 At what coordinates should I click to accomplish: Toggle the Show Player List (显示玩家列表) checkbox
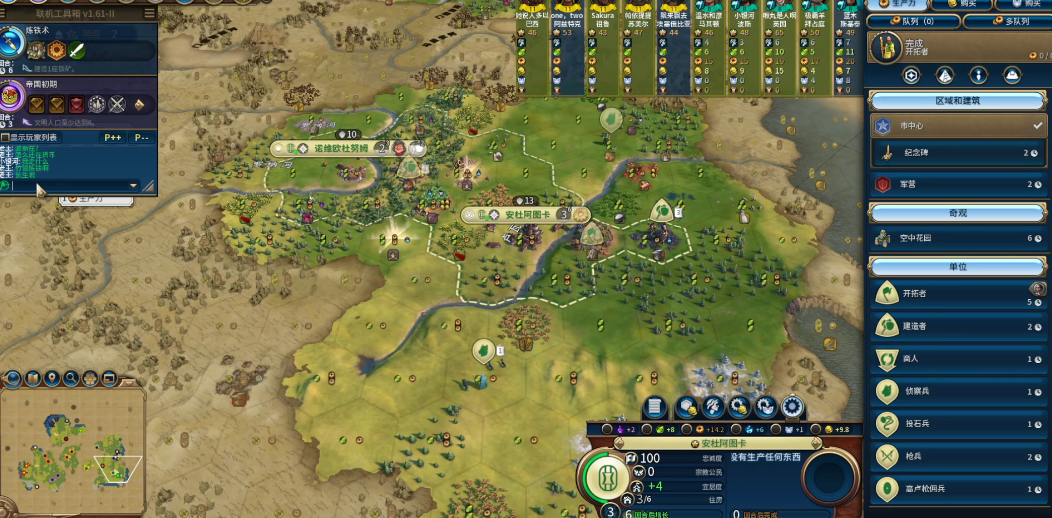(x=6, y=137)
